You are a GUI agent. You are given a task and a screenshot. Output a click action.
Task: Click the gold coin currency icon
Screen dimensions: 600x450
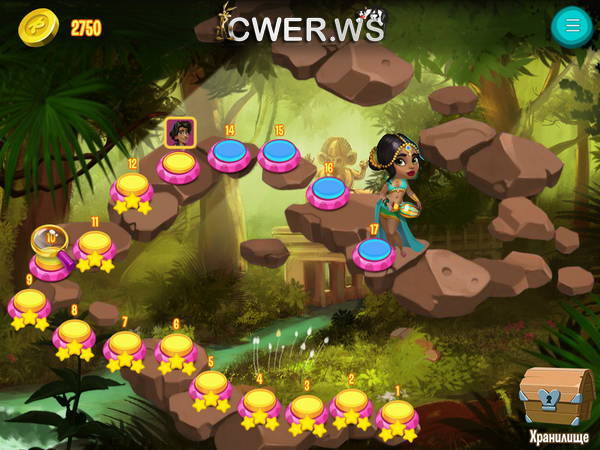click(38, 27)
